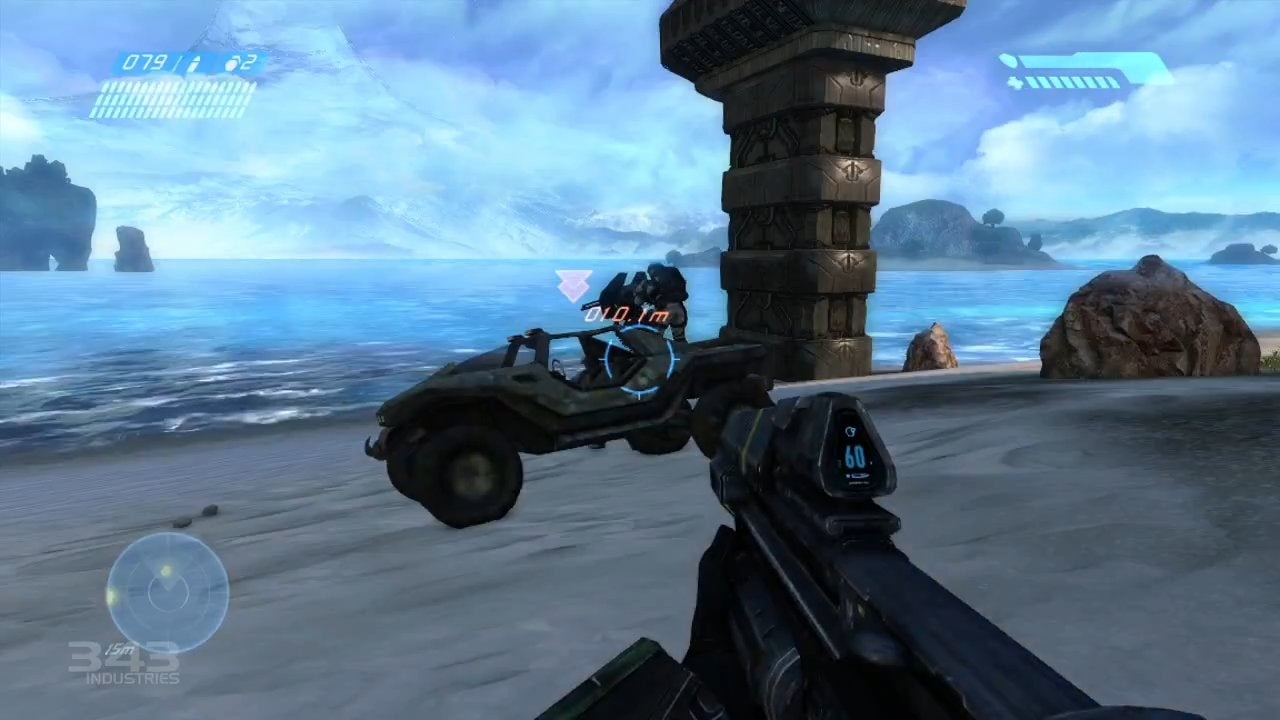Click the bullet icon in the ammo counter

click(x=196, y=64)
